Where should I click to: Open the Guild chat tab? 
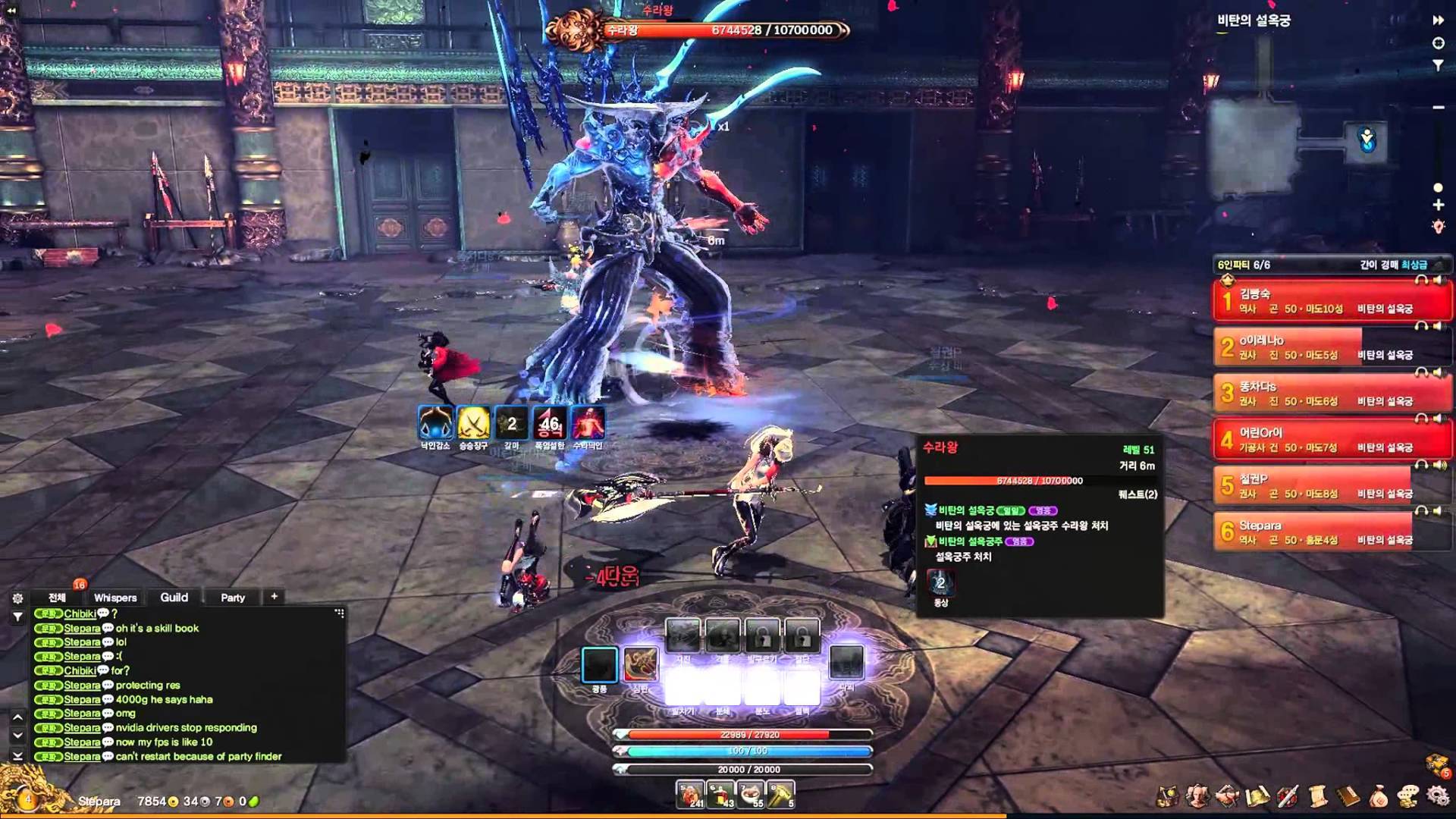click(174, 598)
